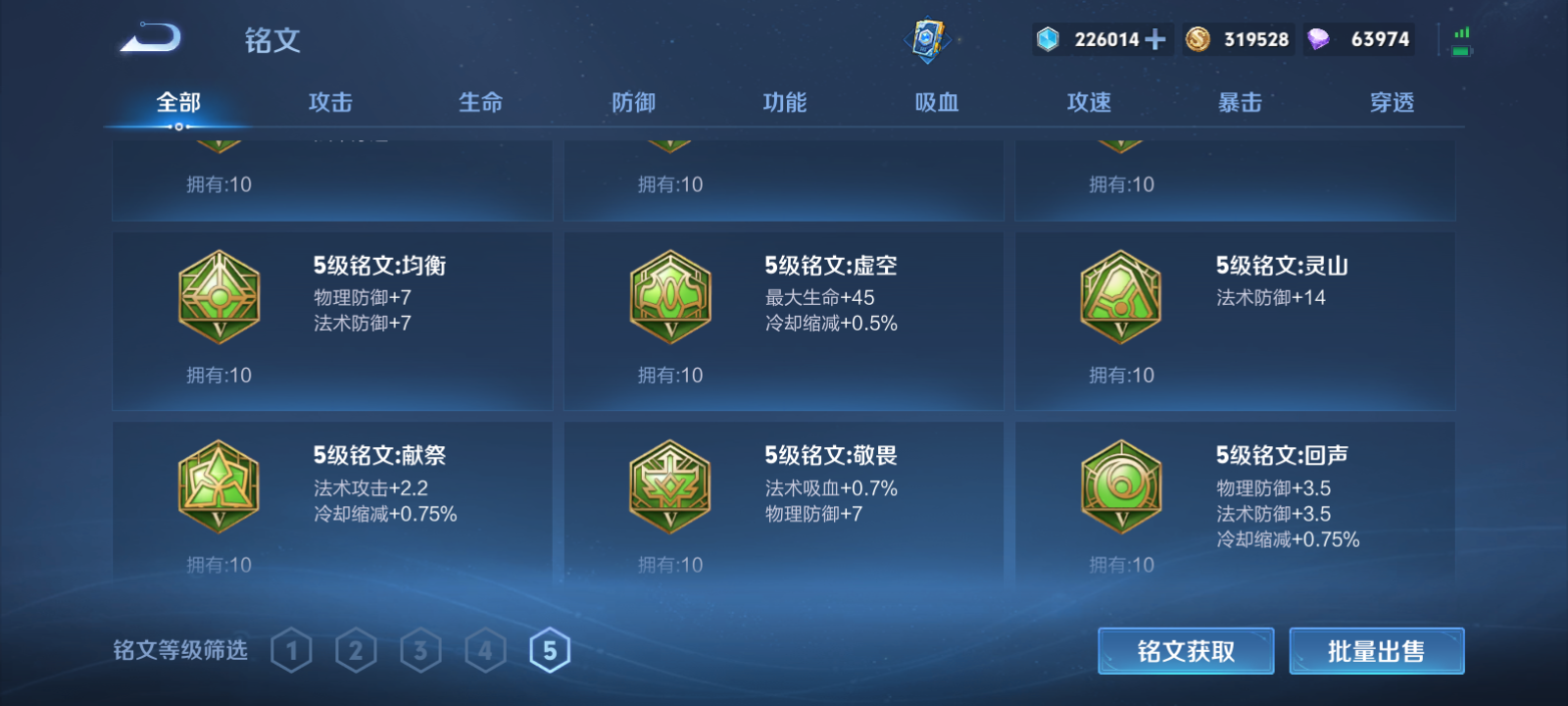
Task: Open the 防御 category tab
Action: click(633, 101)
